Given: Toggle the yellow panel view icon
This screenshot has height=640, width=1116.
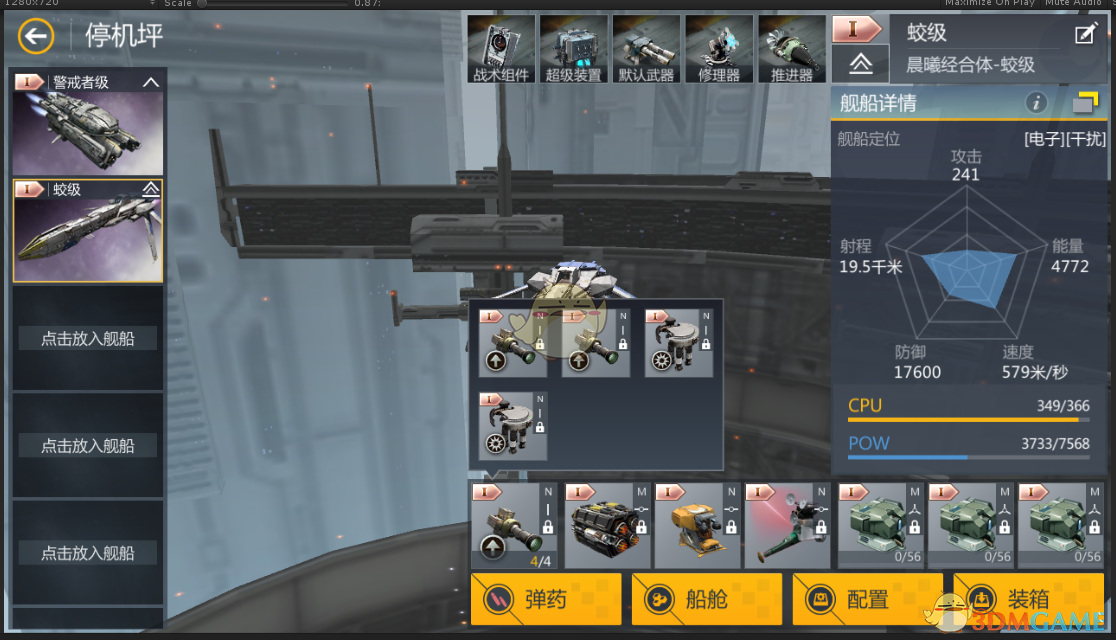Looking at the screenshot, I should point(1085,102).
